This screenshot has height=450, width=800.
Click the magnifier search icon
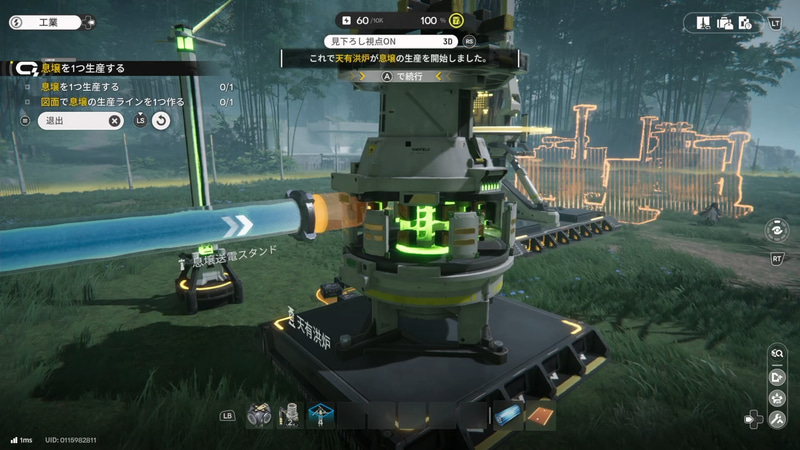click(x=777, y=353)
